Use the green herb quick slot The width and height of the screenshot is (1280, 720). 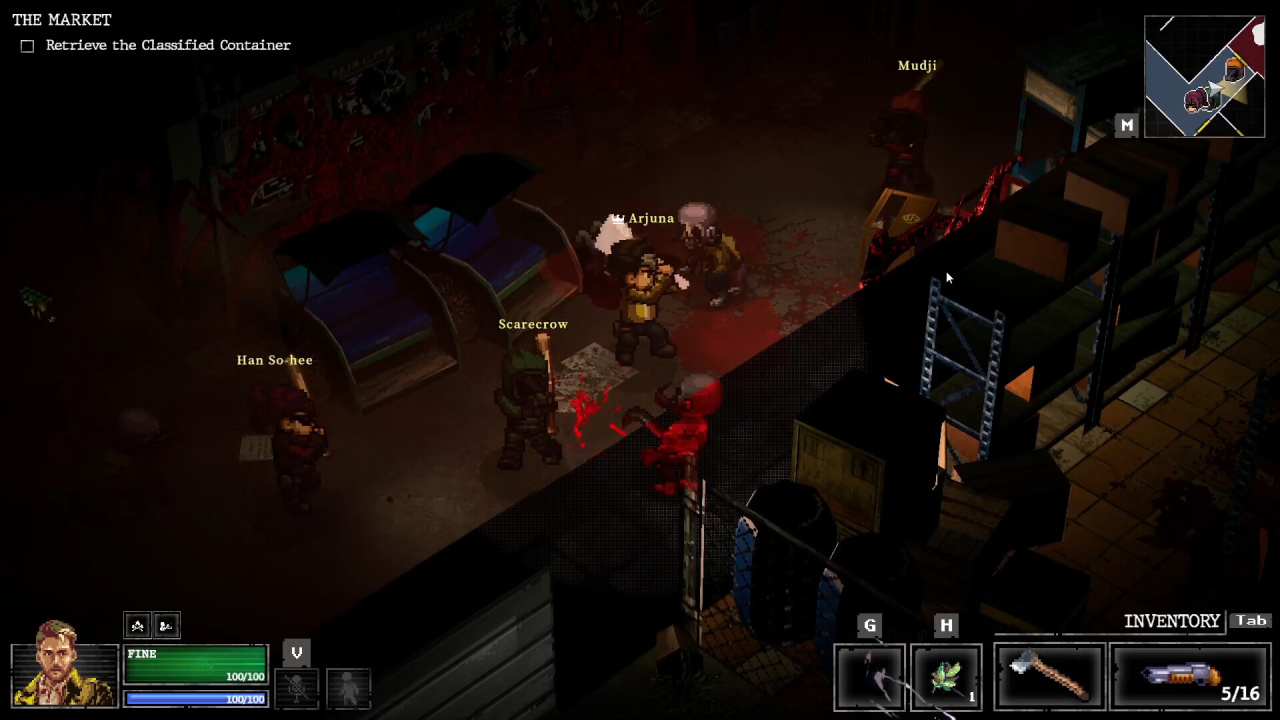[946, 678]
